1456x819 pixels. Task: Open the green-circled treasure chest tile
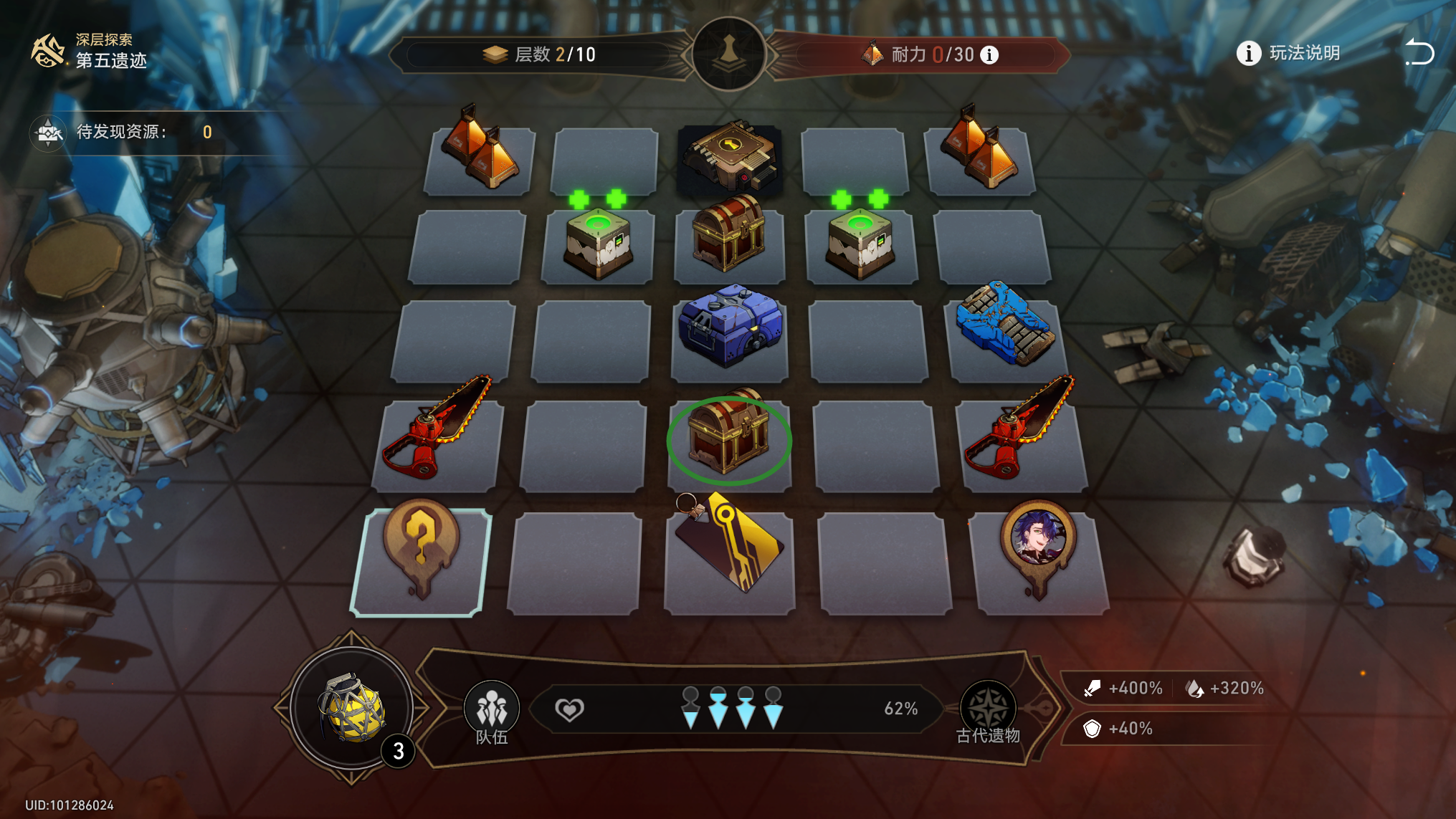(729, 439)
